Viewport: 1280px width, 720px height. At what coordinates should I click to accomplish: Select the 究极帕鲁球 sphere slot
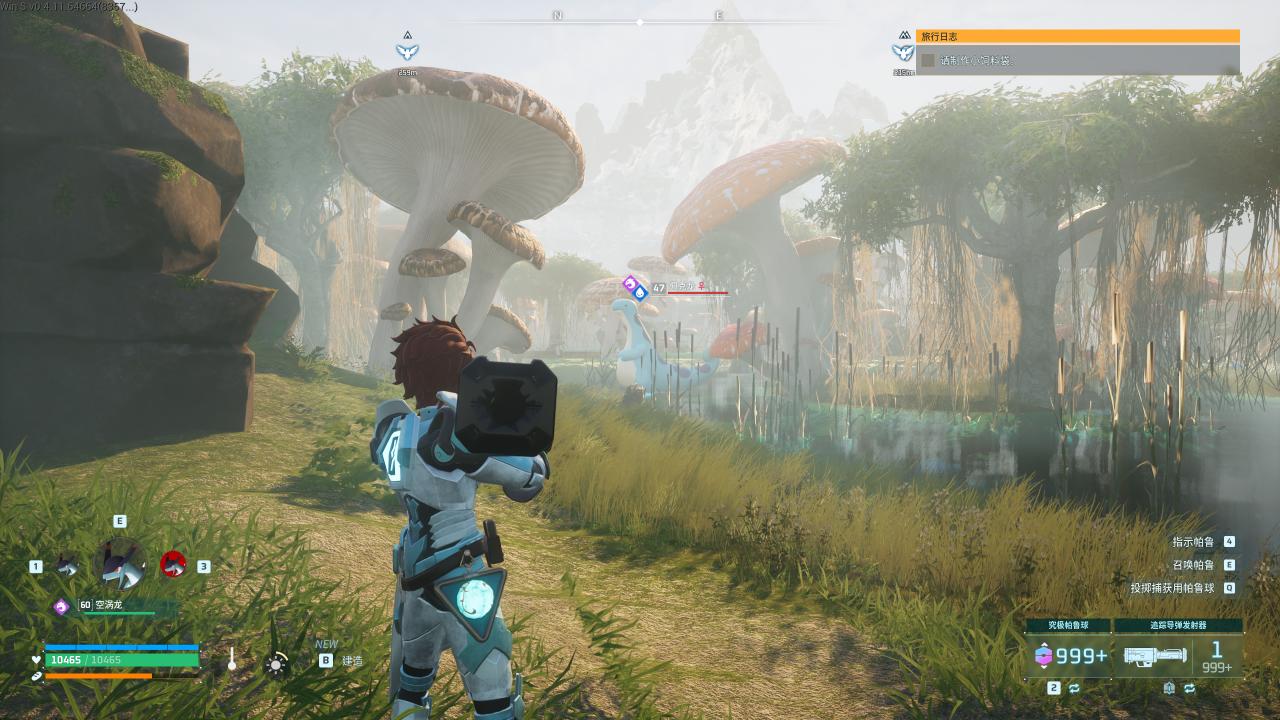pyautogui.click(x=1066, y=655)
